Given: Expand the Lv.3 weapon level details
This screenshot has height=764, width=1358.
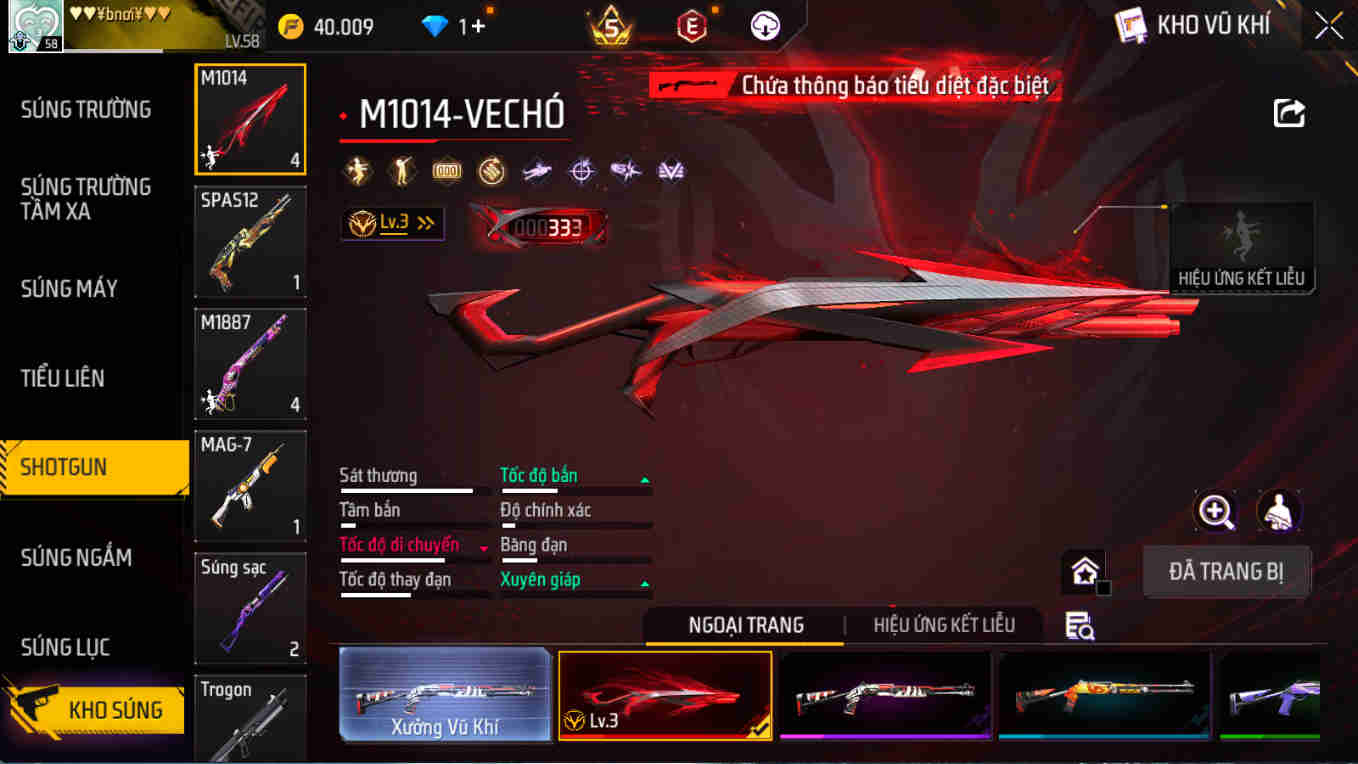Looking at the screenshot, I should point(392,223).
